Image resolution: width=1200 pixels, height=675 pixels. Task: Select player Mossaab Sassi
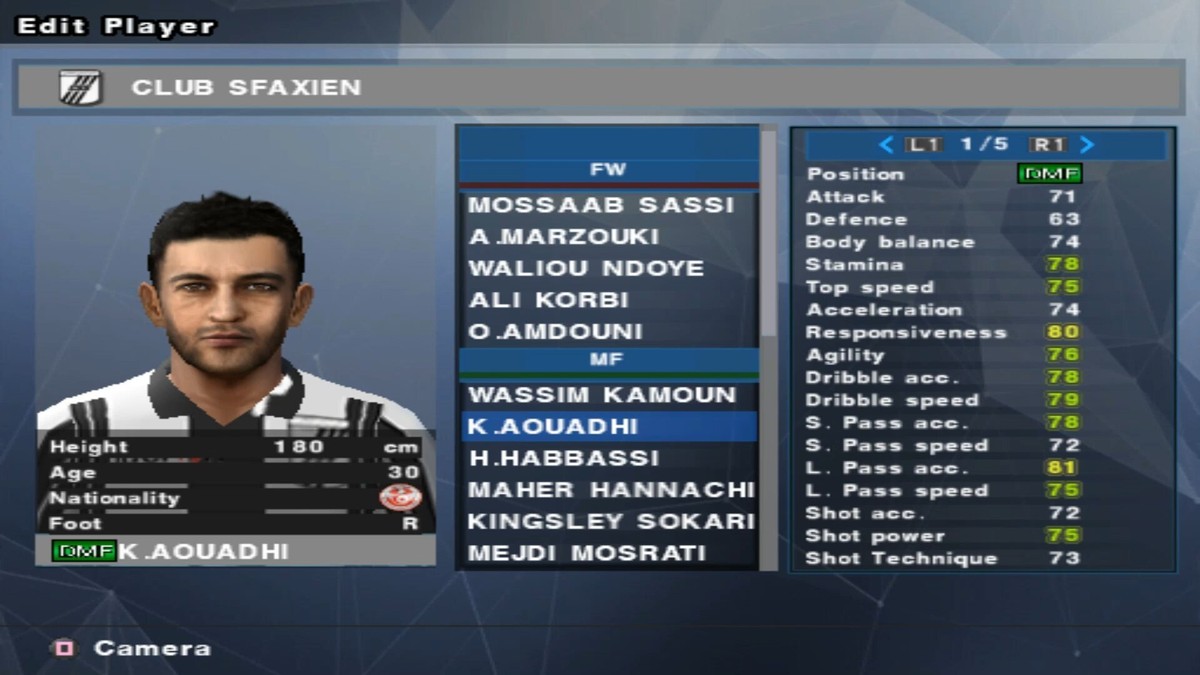[601, 205]
